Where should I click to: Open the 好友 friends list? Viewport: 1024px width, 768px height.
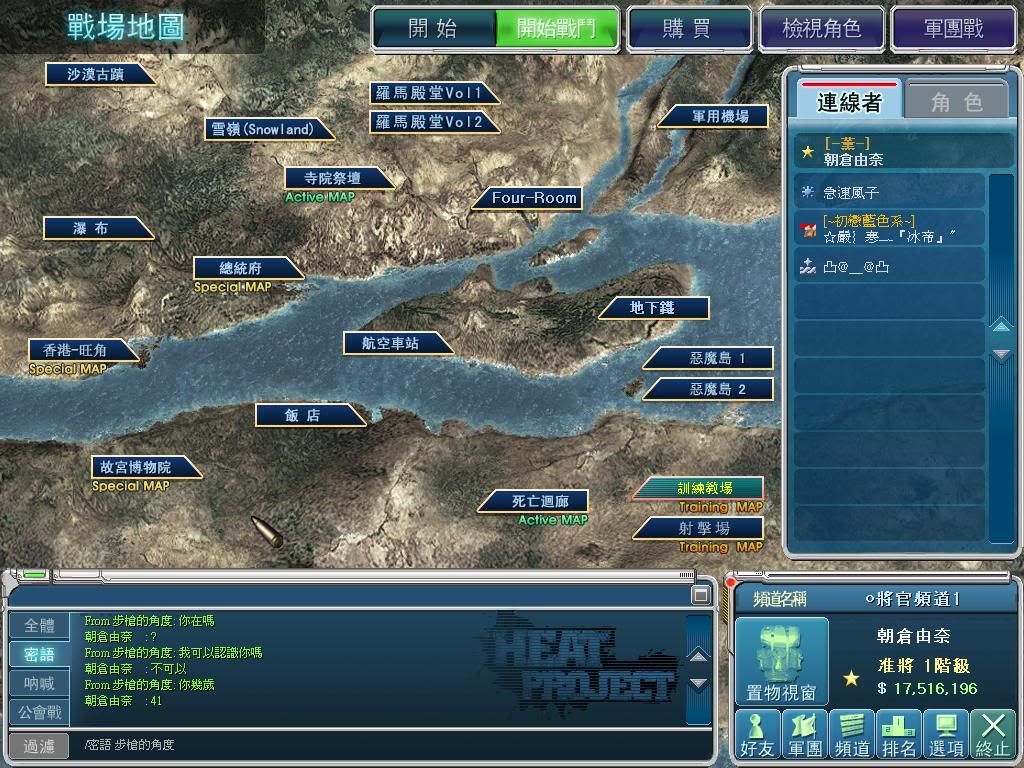[756, 733]
